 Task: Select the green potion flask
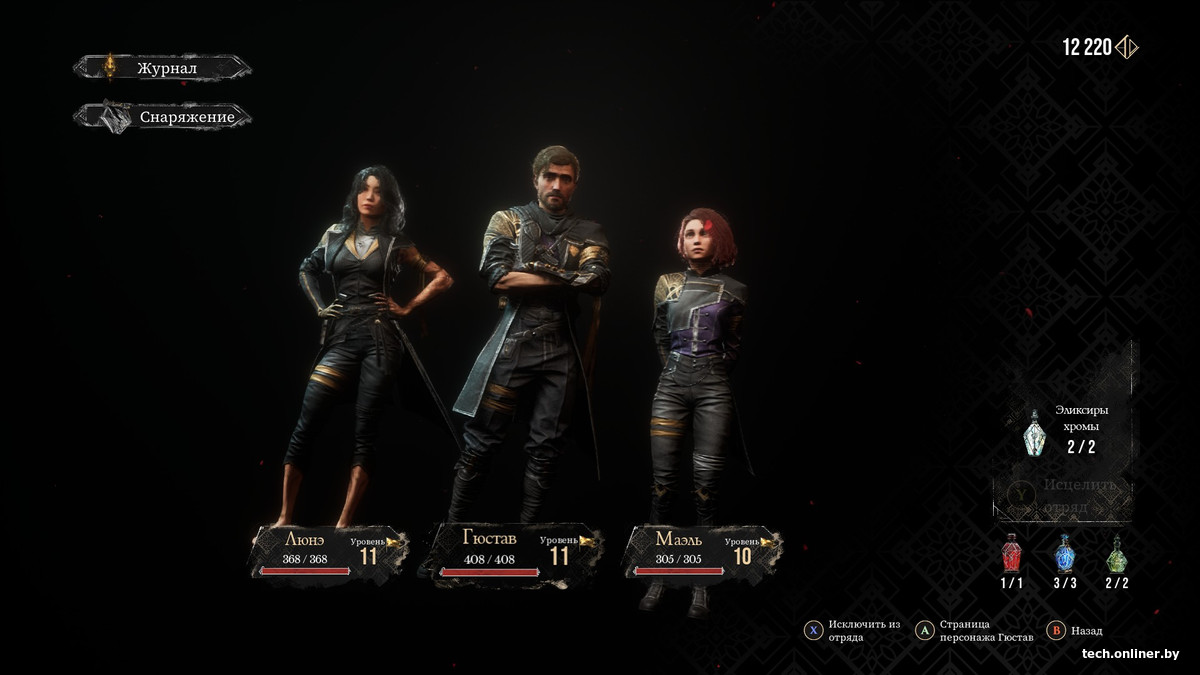click(1116, 555)
